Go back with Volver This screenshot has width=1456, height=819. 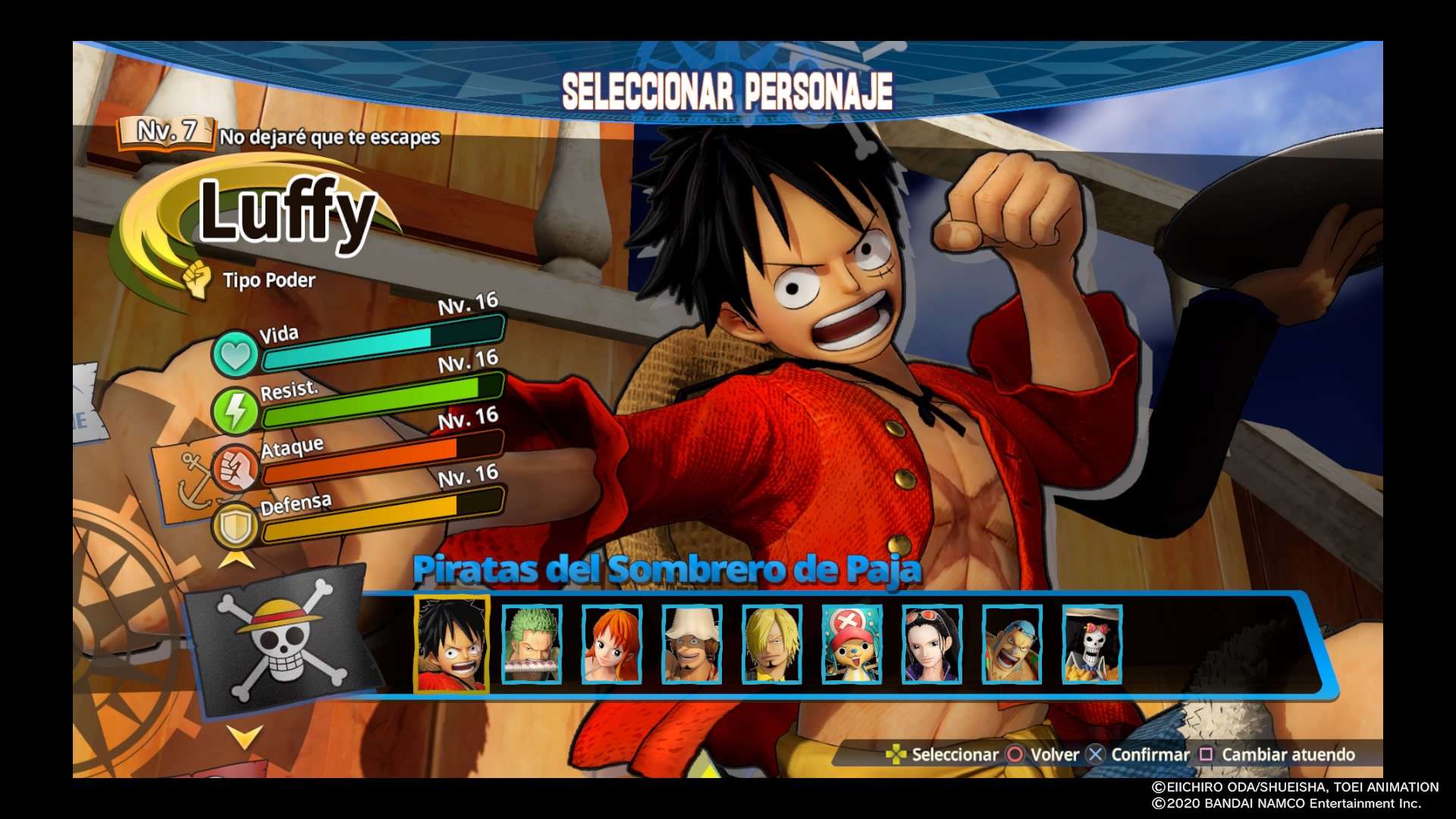click(x=1043, y=755)
